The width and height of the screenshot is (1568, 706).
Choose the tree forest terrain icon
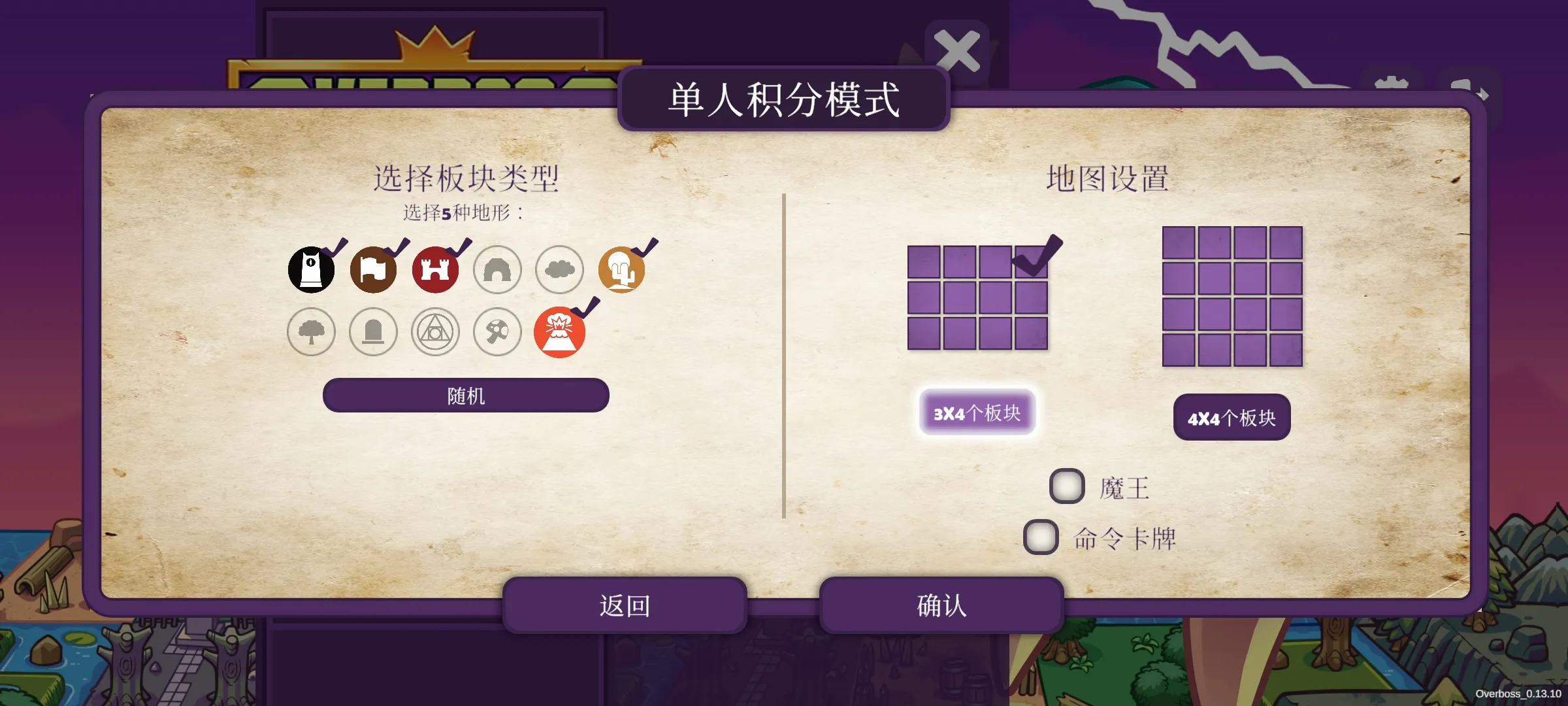pos(312,332)
